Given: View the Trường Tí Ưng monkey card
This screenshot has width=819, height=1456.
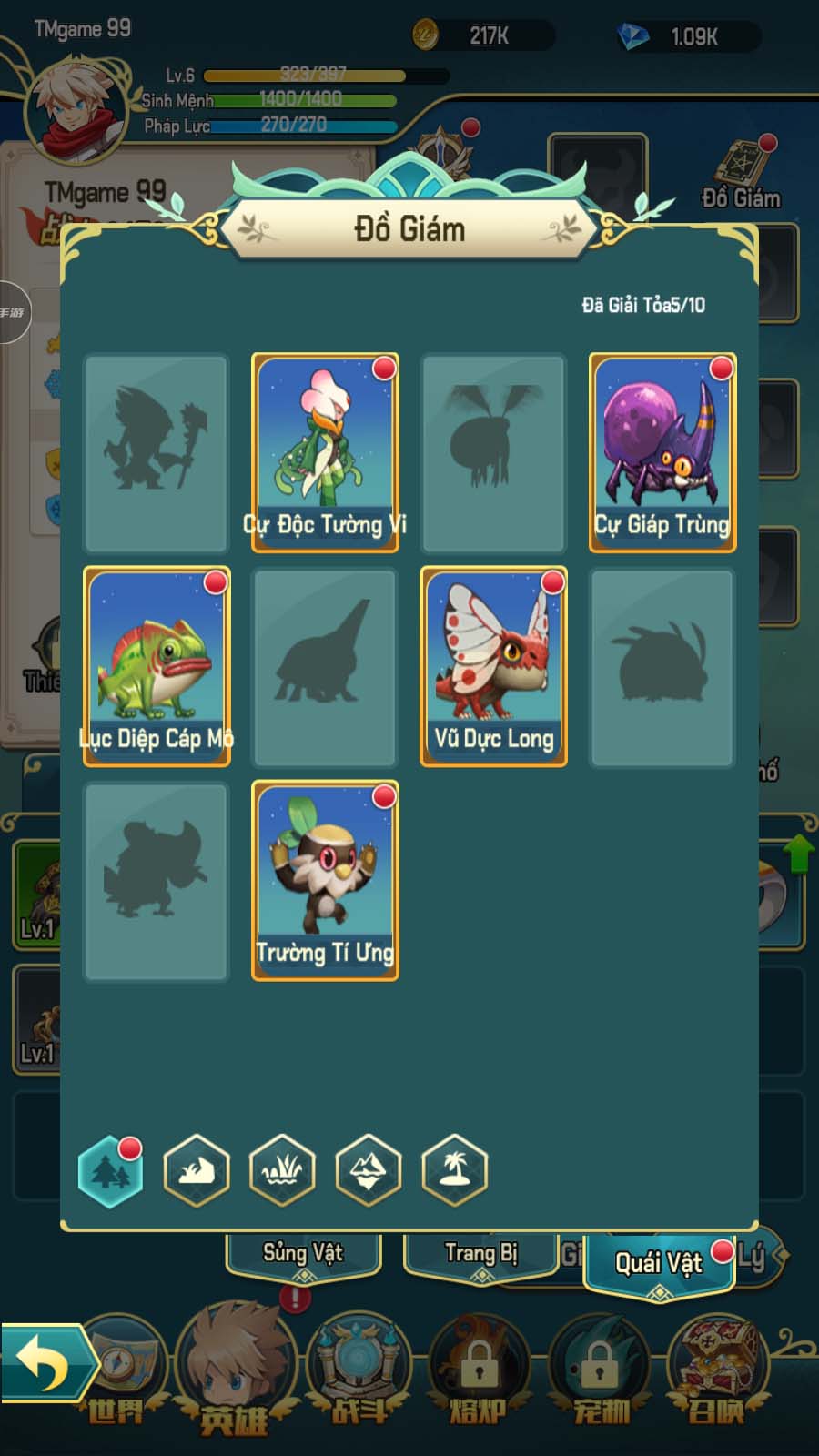Looking at the screenshot, I should [x=325, y=880].
